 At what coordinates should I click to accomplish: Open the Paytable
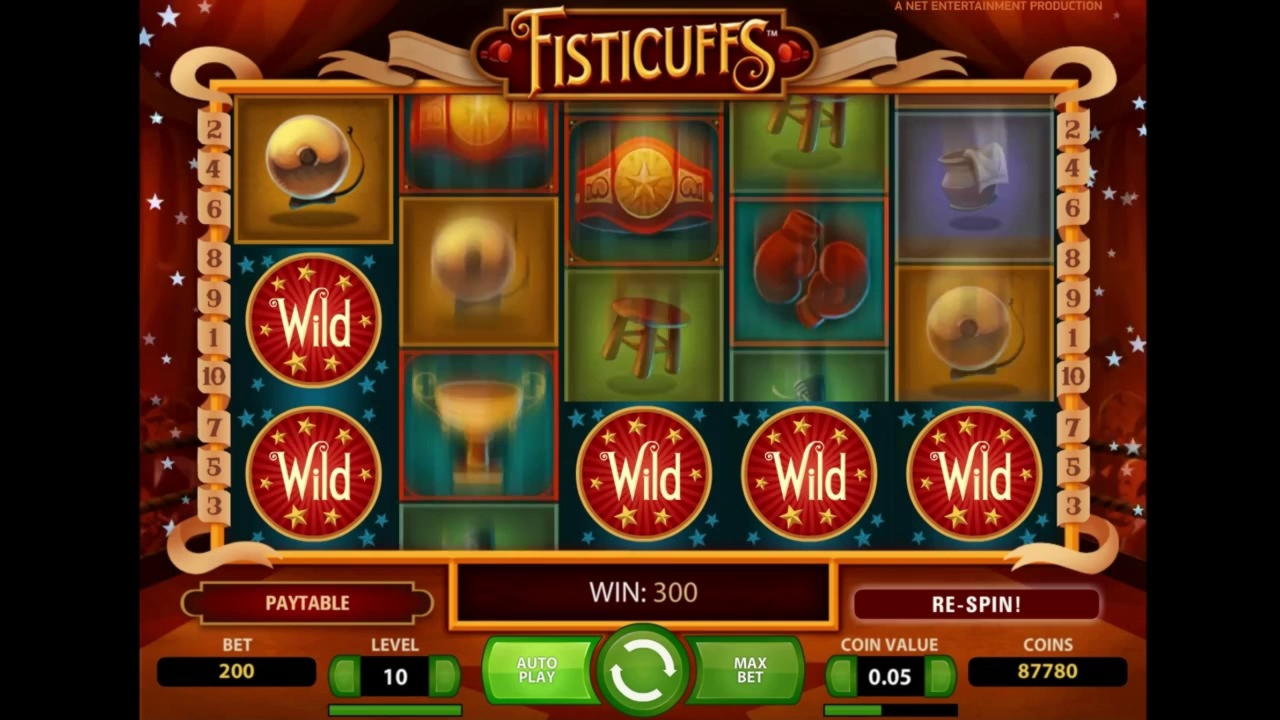click(x=307, y=603)
